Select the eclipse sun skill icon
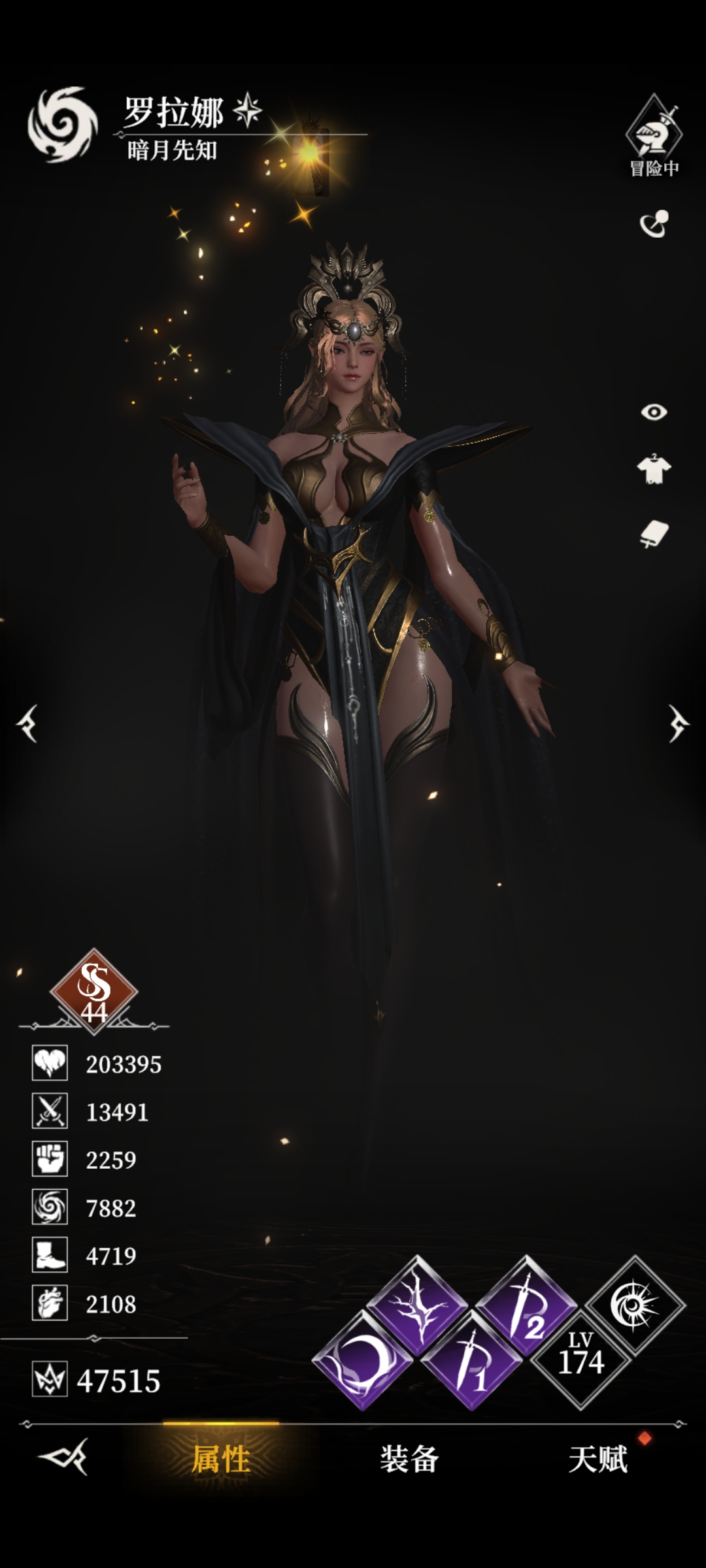 635,1305
